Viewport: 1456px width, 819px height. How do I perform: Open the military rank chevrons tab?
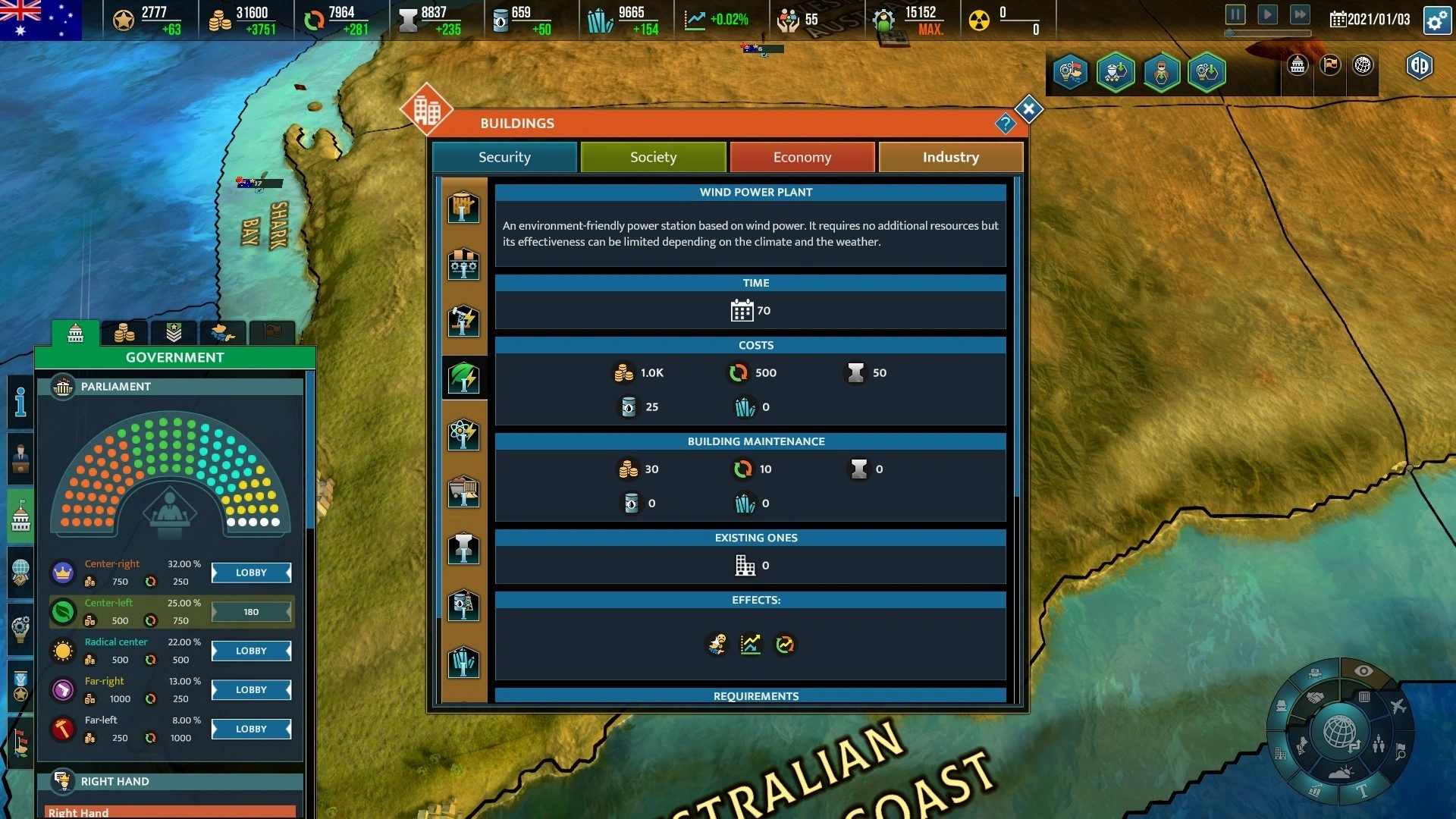[x=174, y=333]
